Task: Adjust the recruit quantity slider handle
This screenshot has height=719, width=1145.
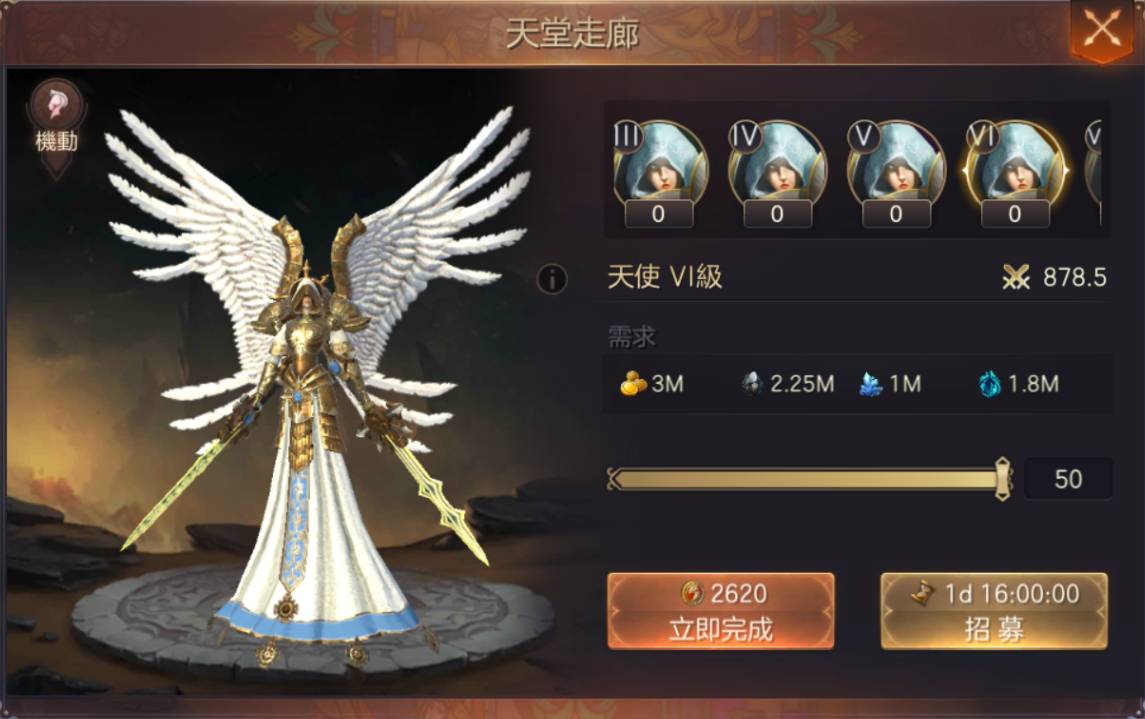Action: click(x=1003, y=479)
